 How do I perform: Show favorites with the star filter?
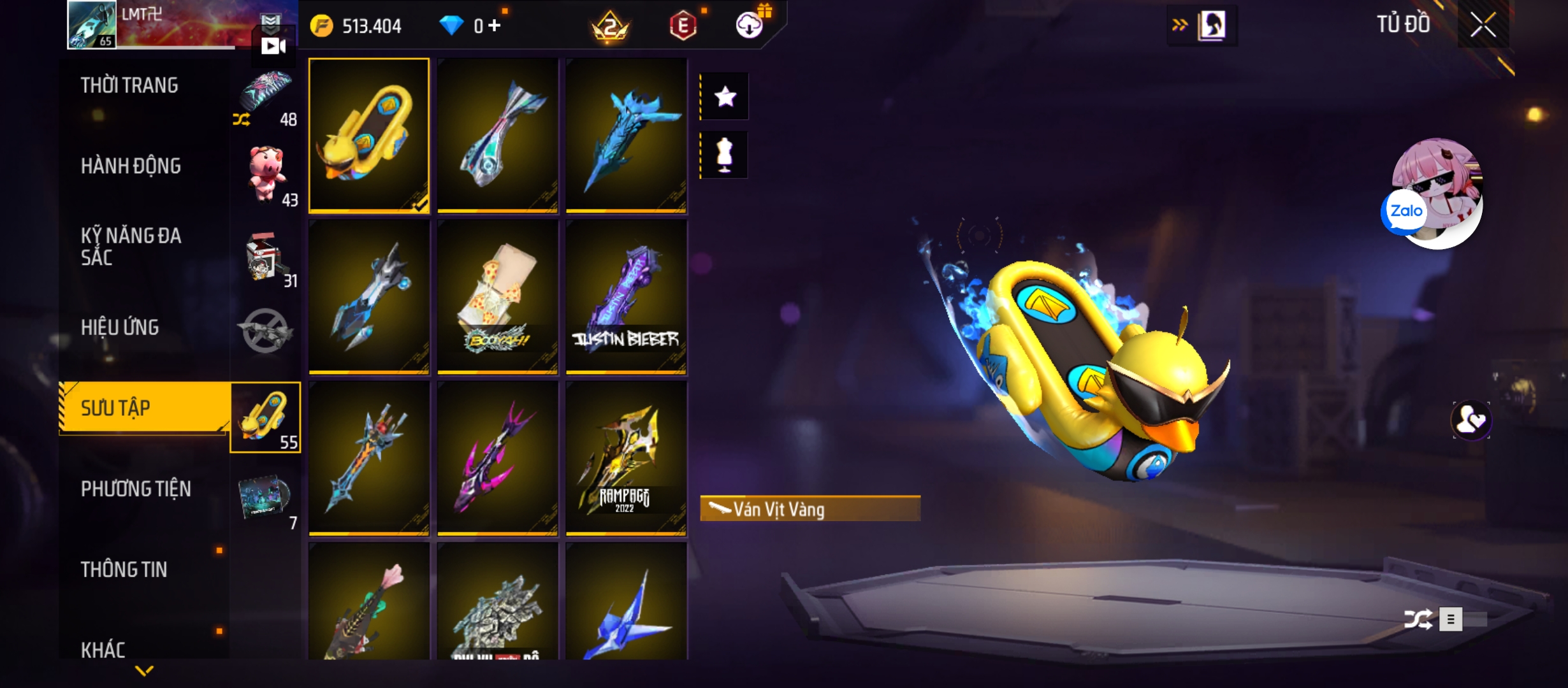point(725,97)
